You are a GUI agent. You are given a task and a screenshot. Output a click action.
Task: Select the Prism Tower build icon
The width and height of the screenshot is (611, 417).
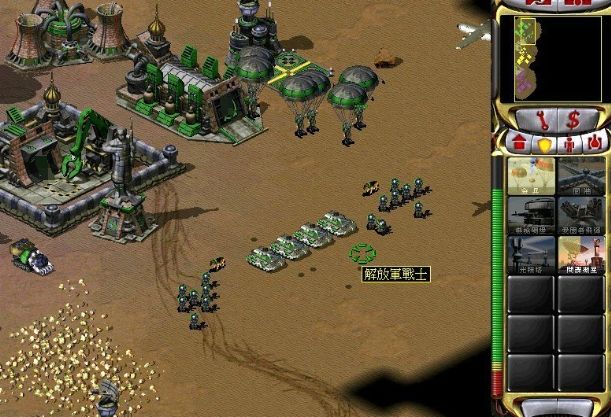click(x=531, y=254)
